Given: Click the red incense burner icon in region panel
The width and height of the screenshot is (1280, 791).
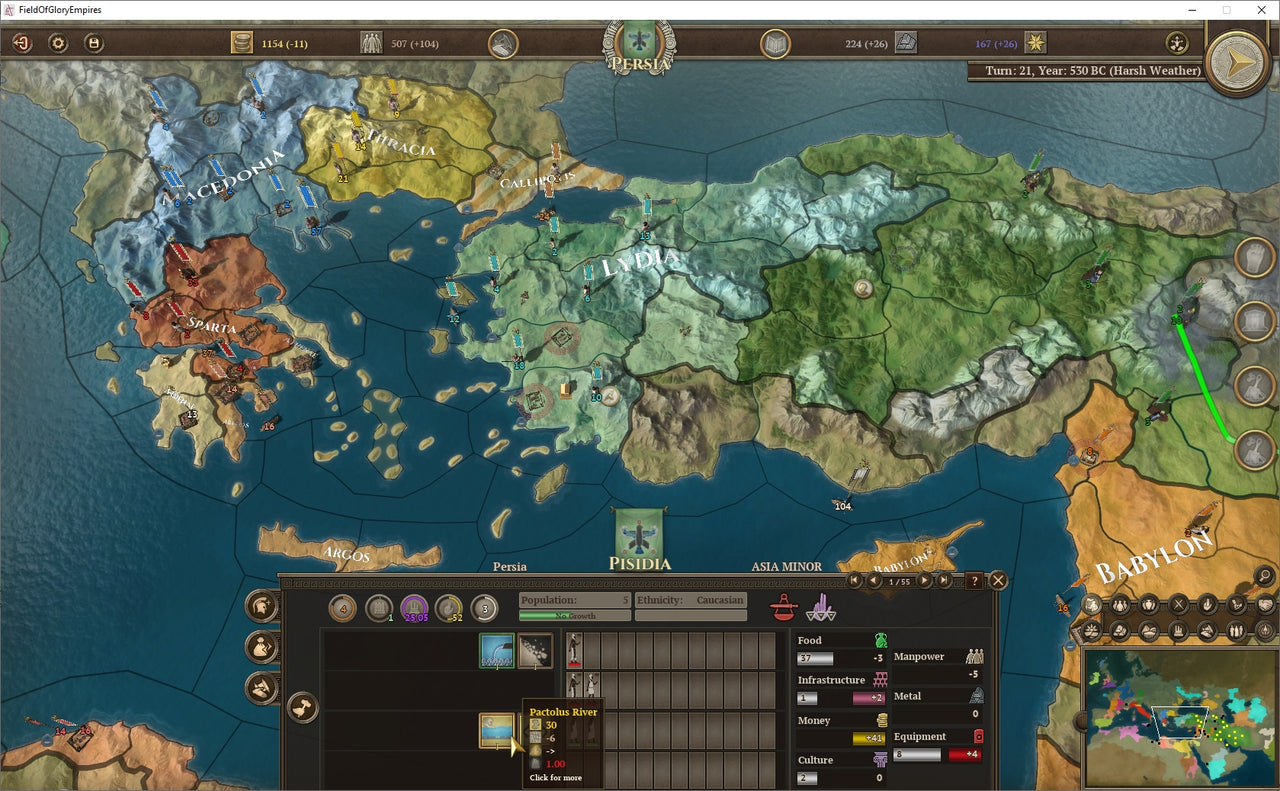Looking at the screenshot, I should tap(783, 606).
